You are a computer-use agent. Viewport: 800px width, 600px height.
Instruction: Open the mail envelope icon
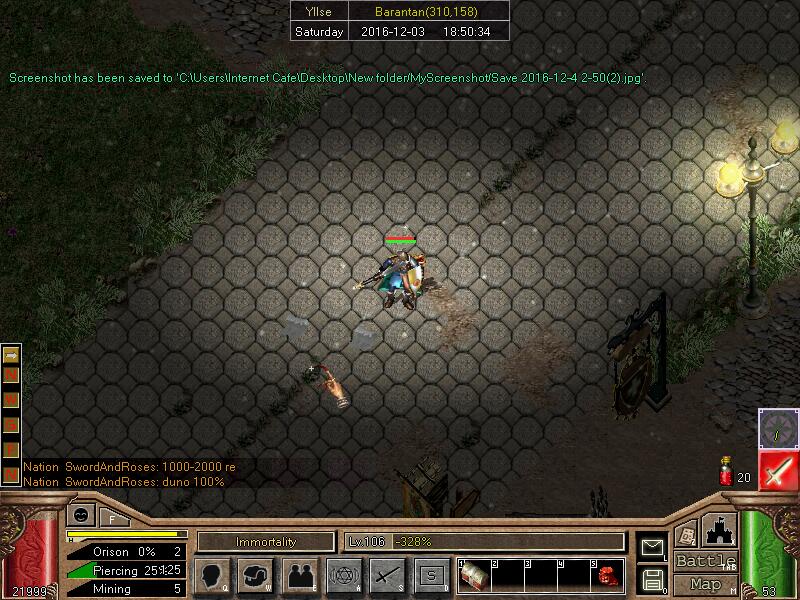pyautogui.click(x=651, y=546)
